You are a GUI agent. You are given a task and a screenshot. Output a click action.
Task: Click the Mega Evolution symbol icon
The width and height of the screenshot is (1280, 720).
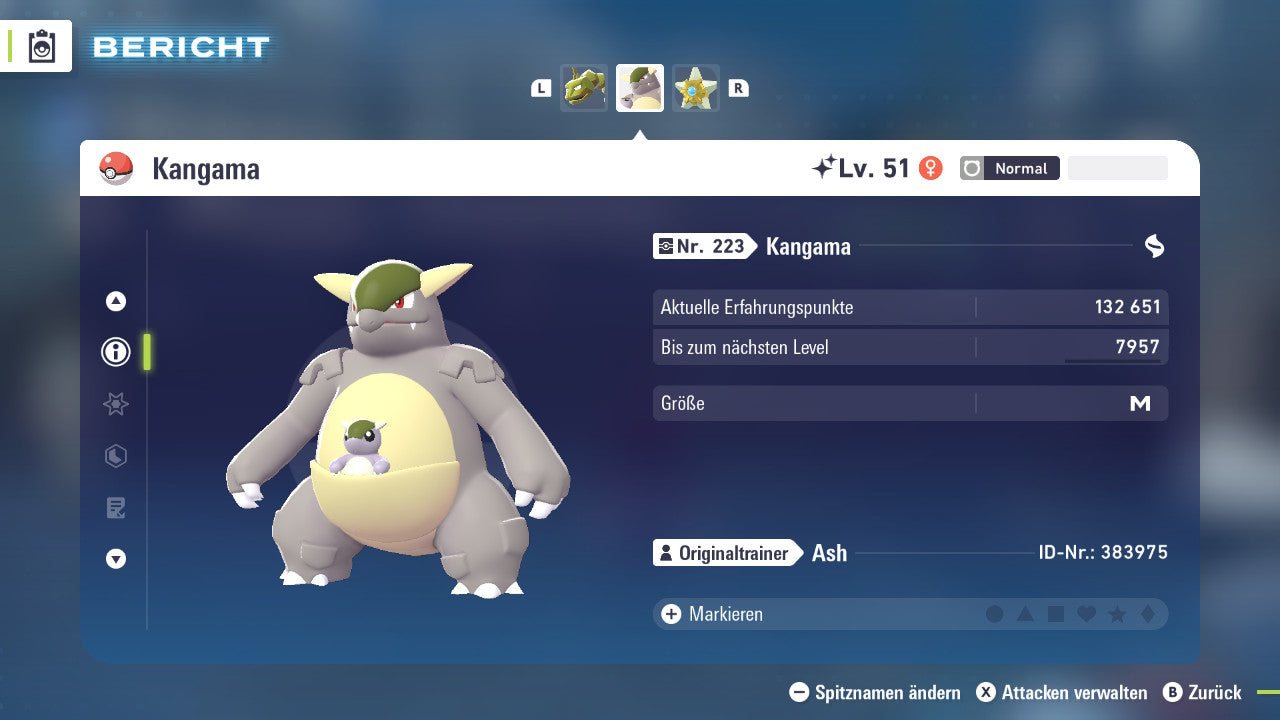(1154, 246)
